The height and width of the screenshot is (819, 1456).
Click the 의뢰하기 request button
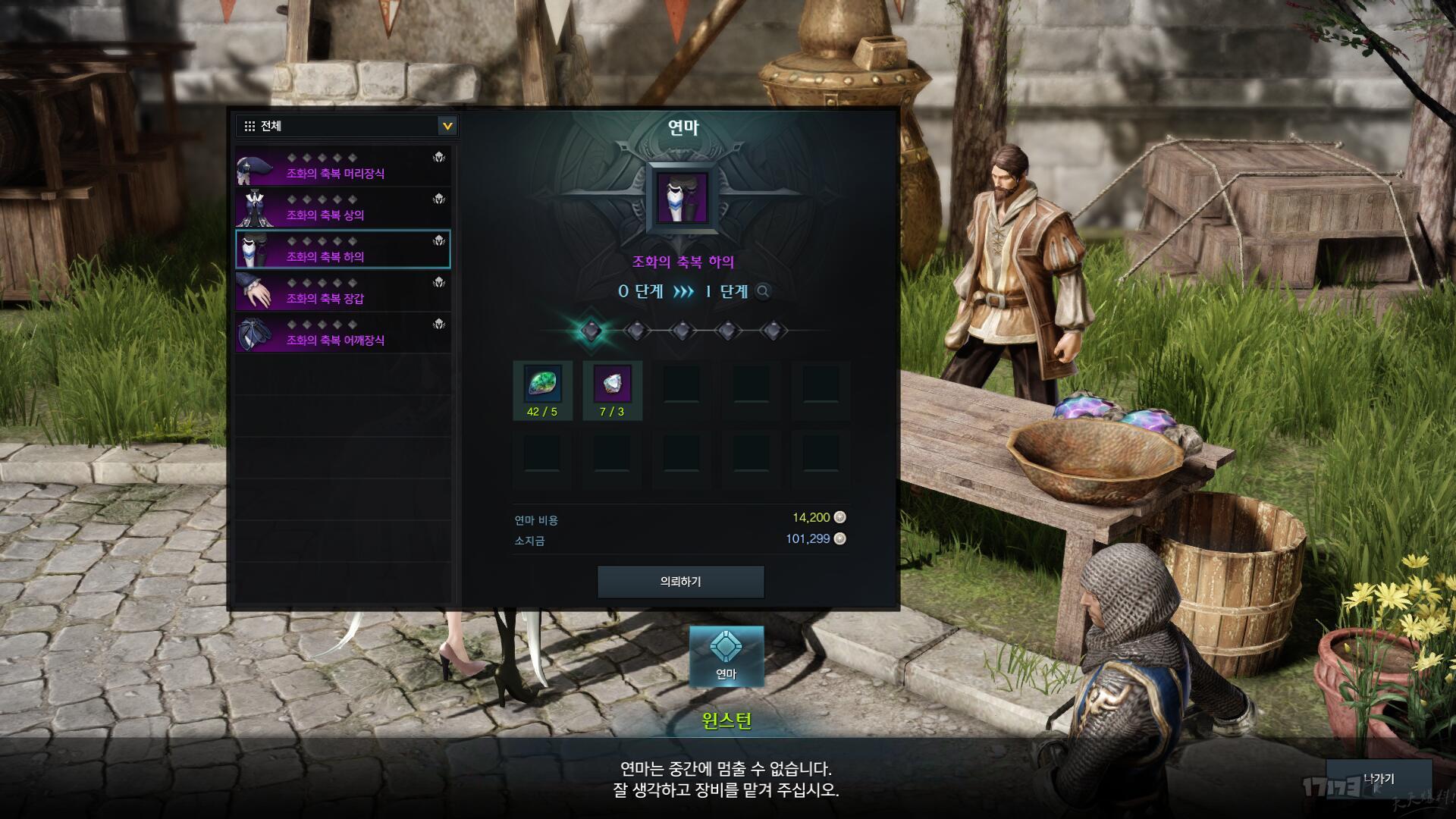[x=680, y=582]
